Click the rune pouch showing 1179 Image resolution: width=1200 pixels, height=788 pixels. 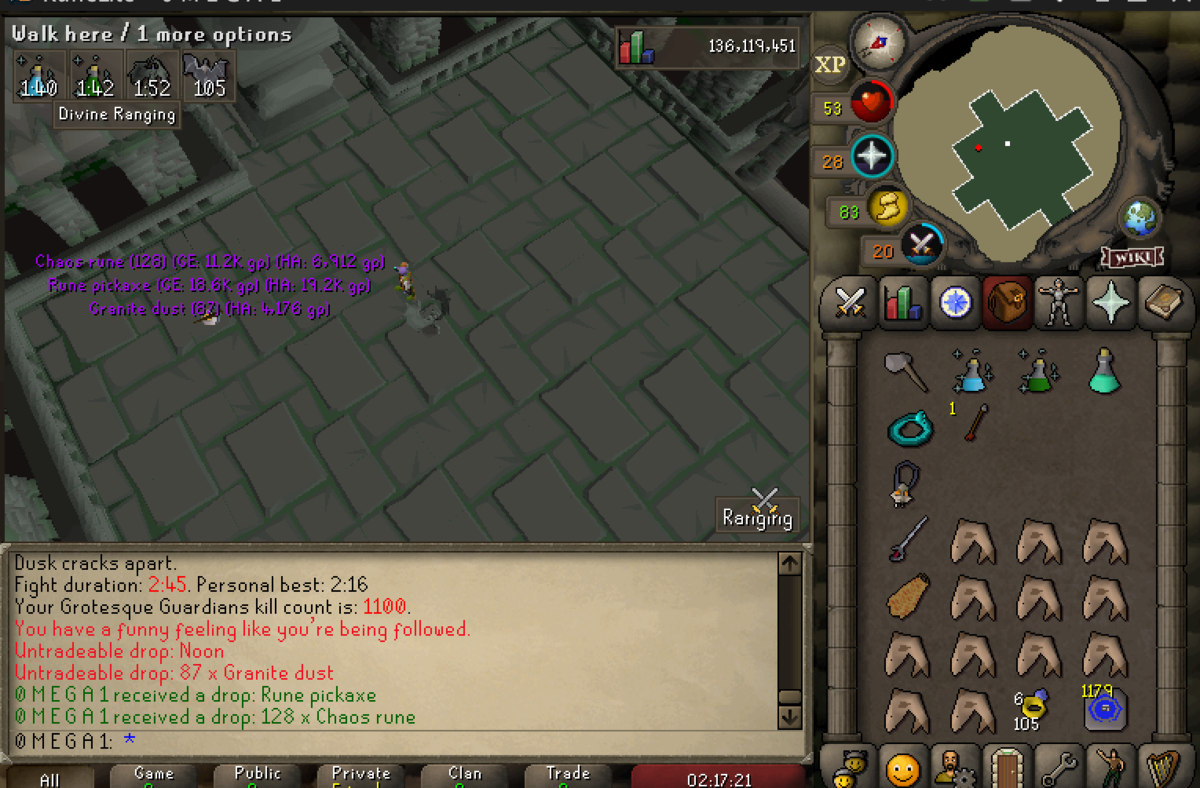tap(1104, 706)
